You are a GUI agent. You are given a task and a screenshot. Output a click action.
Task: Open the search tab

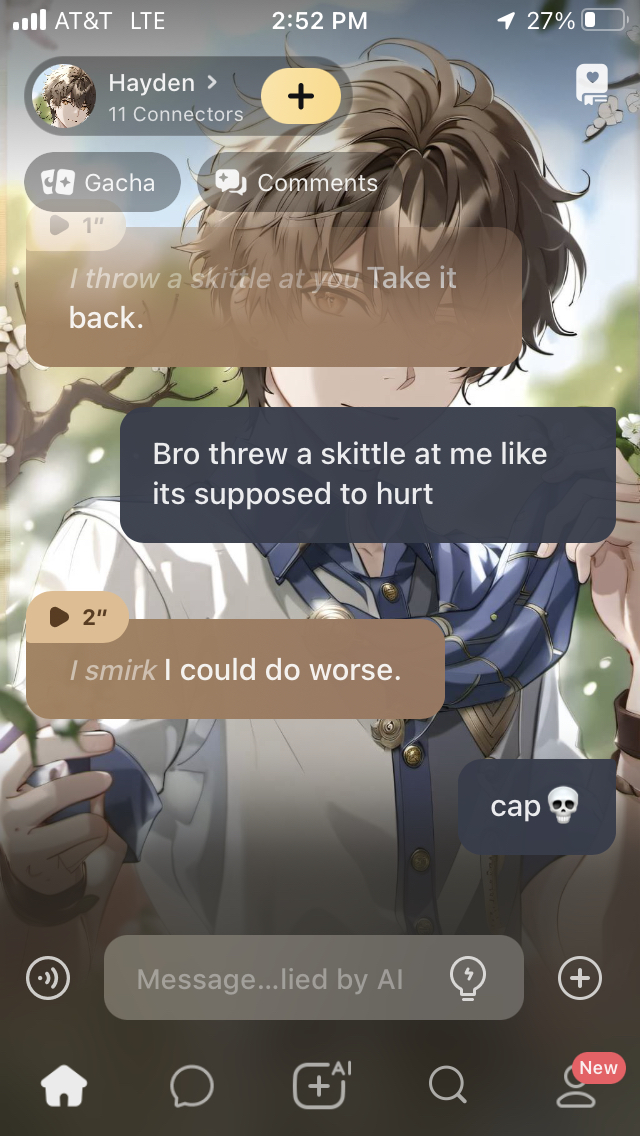tap(447, 1085)
